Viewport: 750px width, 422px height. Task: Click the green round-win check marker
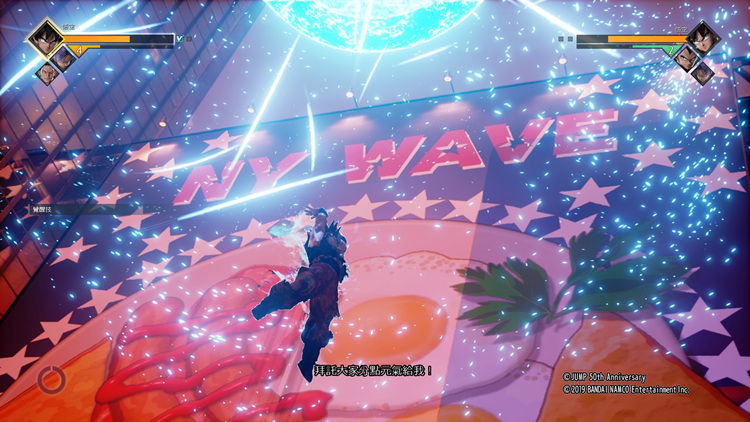point(181,40)
